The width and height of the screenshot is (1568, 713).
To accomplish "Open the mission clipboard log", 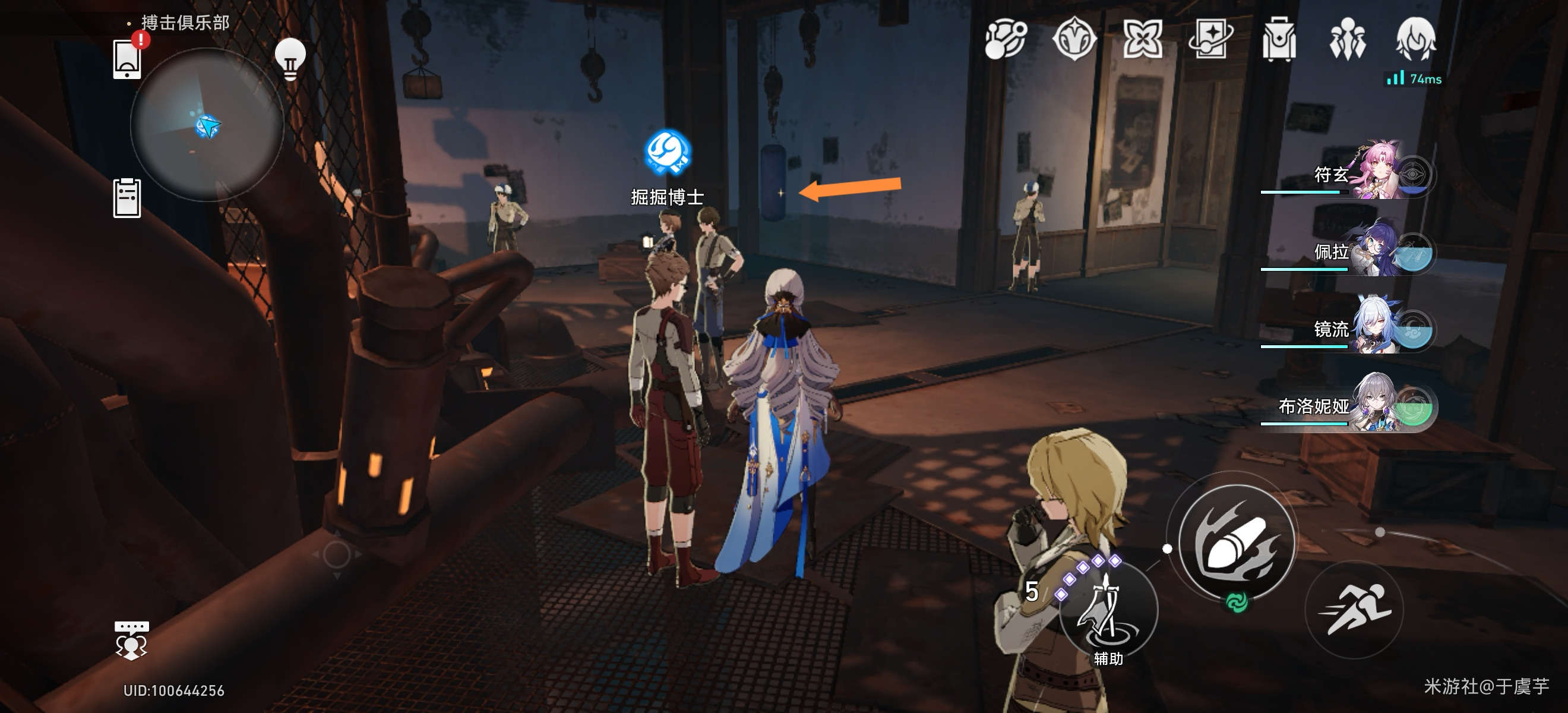I will point(127,198).
